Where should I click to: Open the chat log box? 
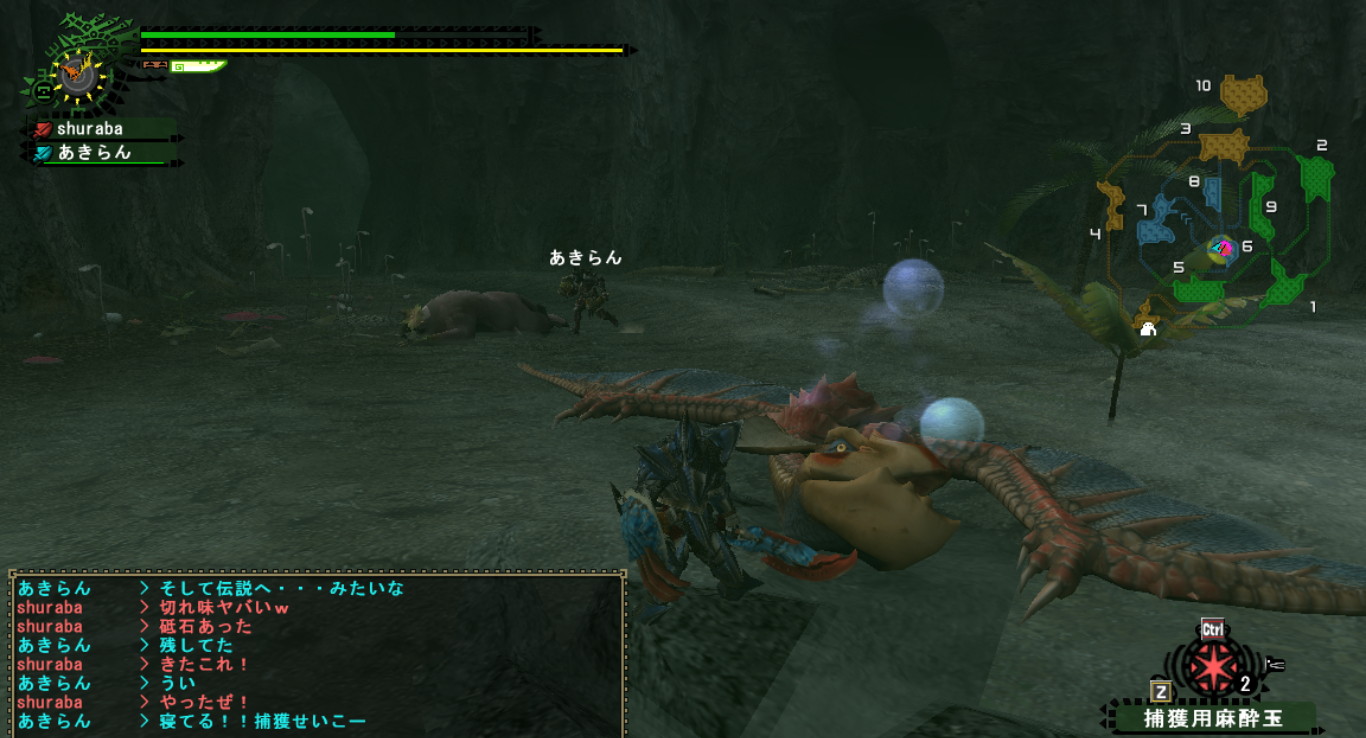[x=318, y=654]
